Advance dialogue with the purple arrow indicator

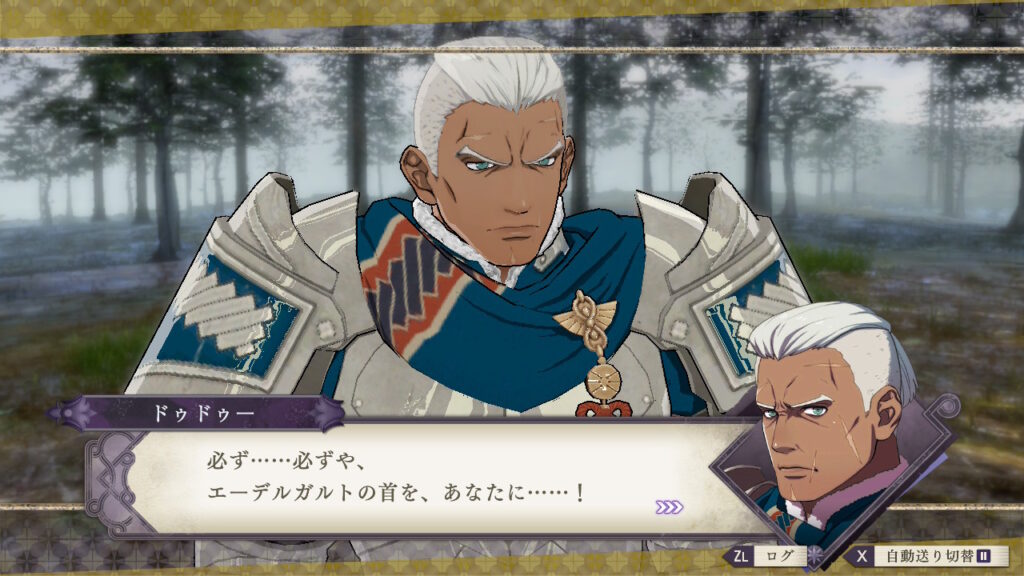coord(669,507)
